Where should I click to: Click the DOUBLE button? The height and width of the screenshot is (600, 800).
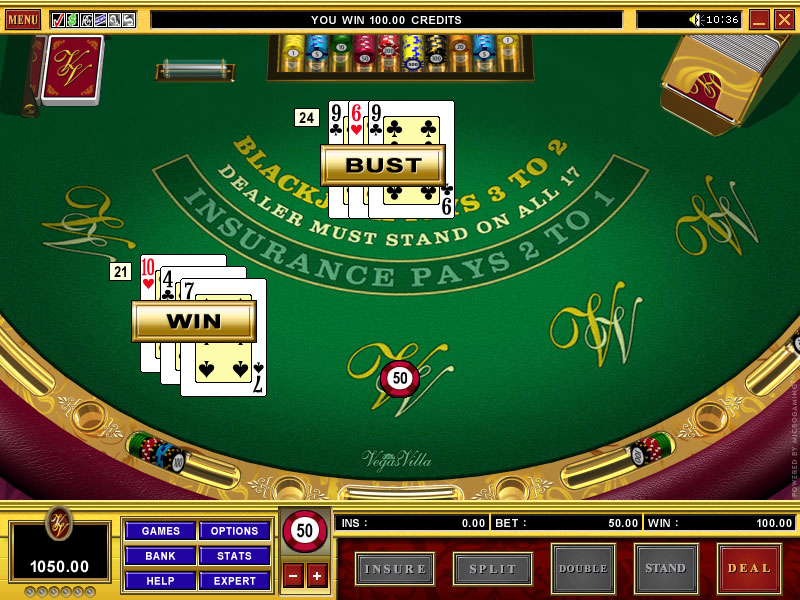582,568
